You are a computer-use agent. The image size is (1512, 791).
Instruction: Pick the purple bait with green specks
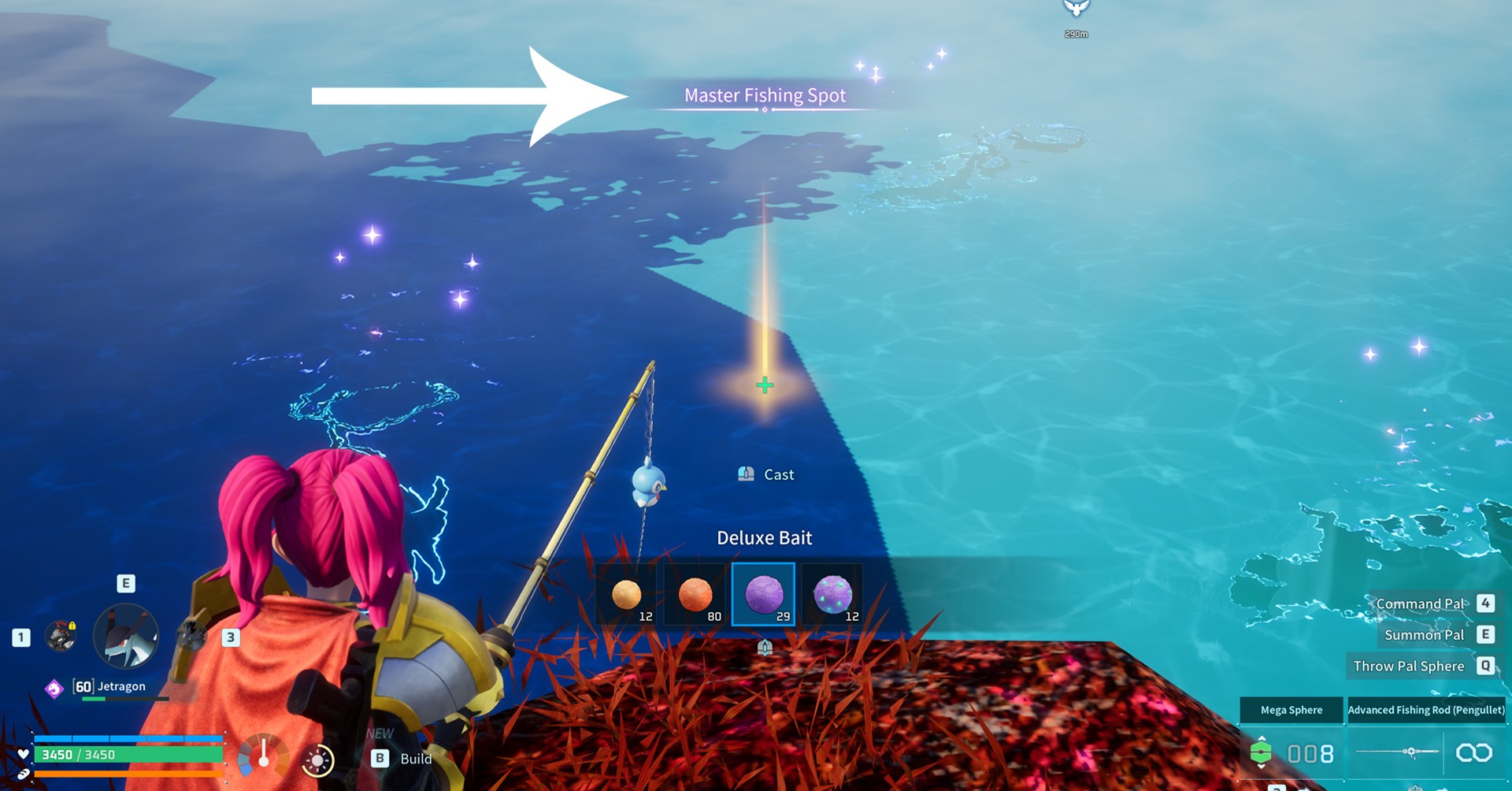click(832, 594)
